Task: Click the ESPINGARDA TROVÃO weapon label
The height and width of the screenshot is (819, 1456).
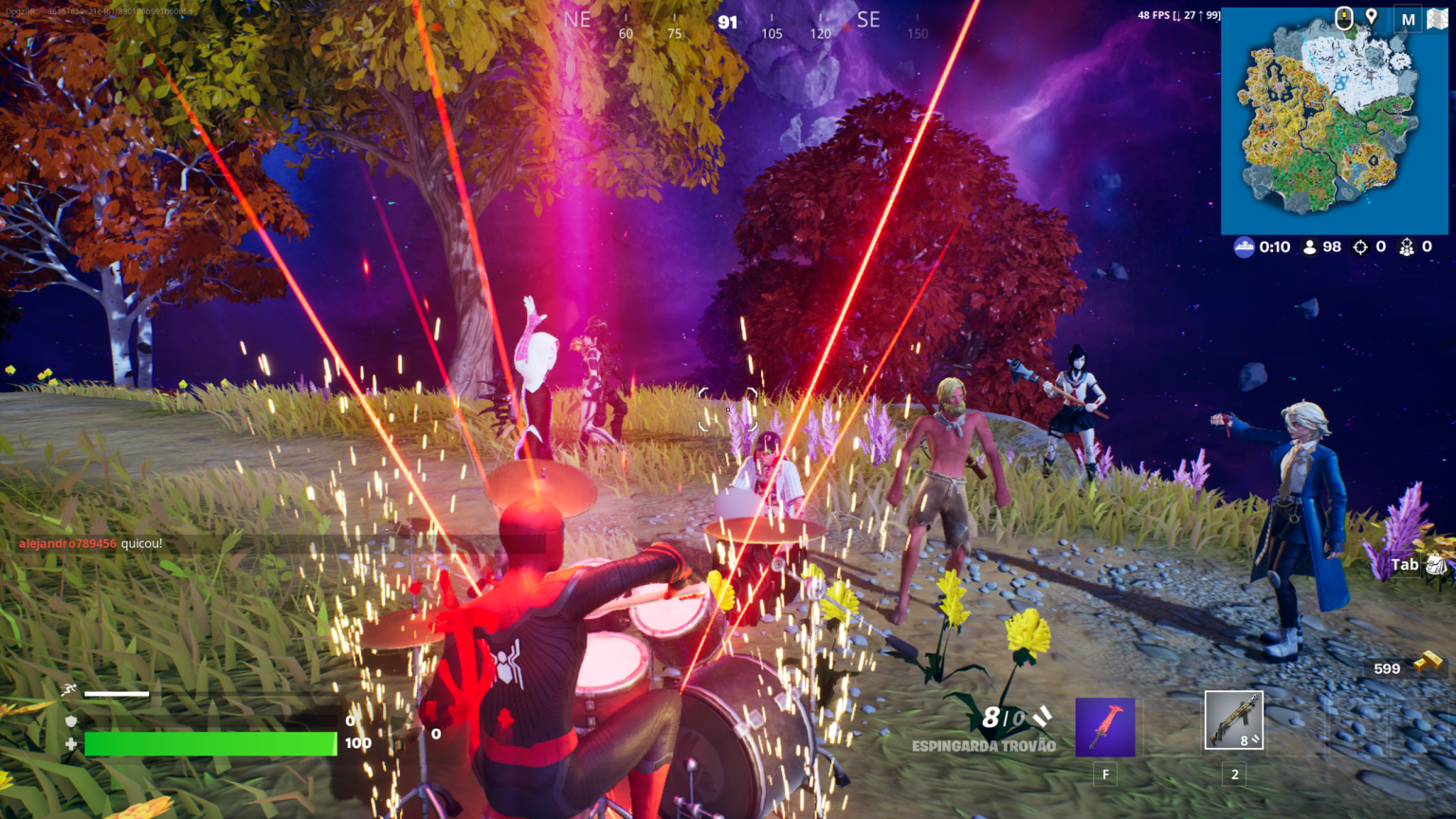Action: [x=984, y=746]
